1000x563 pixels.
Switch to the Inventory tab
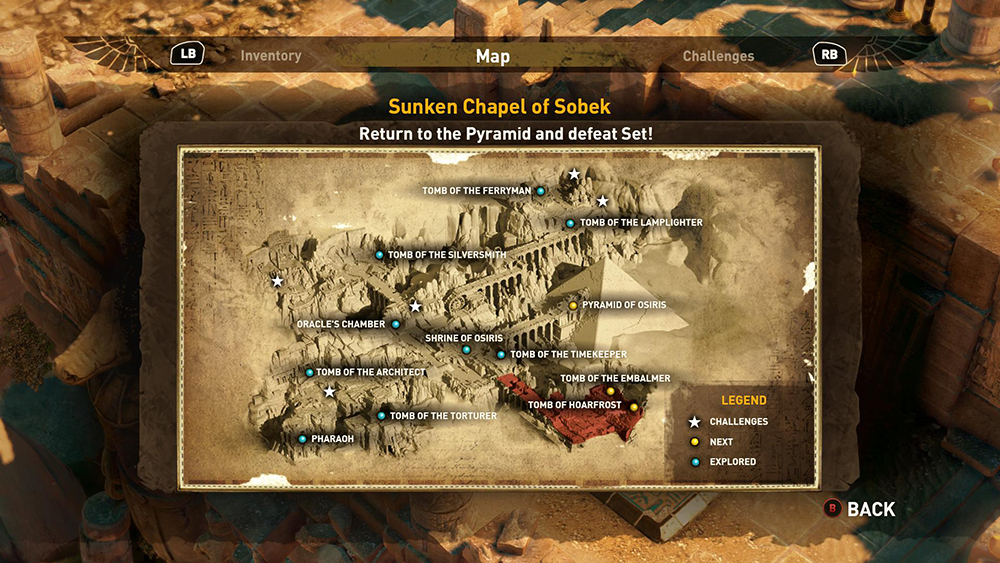click(270, 56)
